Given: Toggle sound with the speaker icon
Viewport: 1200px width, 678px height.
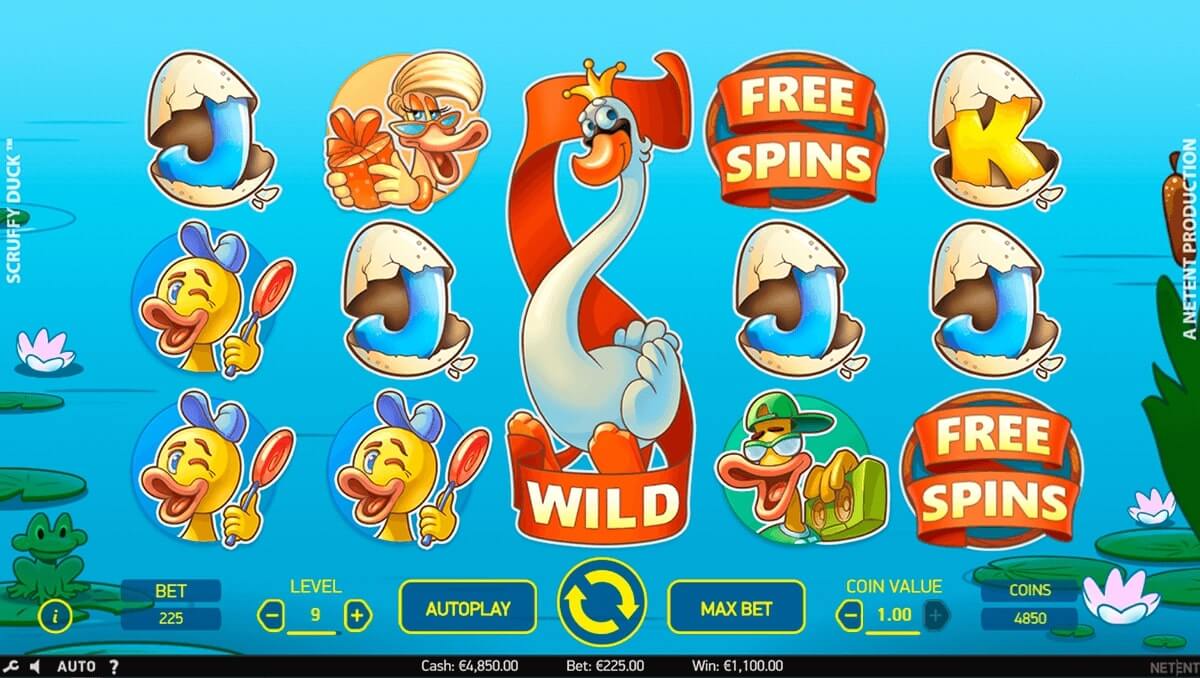Looking at the screenshot, I should tap(35, 666).
